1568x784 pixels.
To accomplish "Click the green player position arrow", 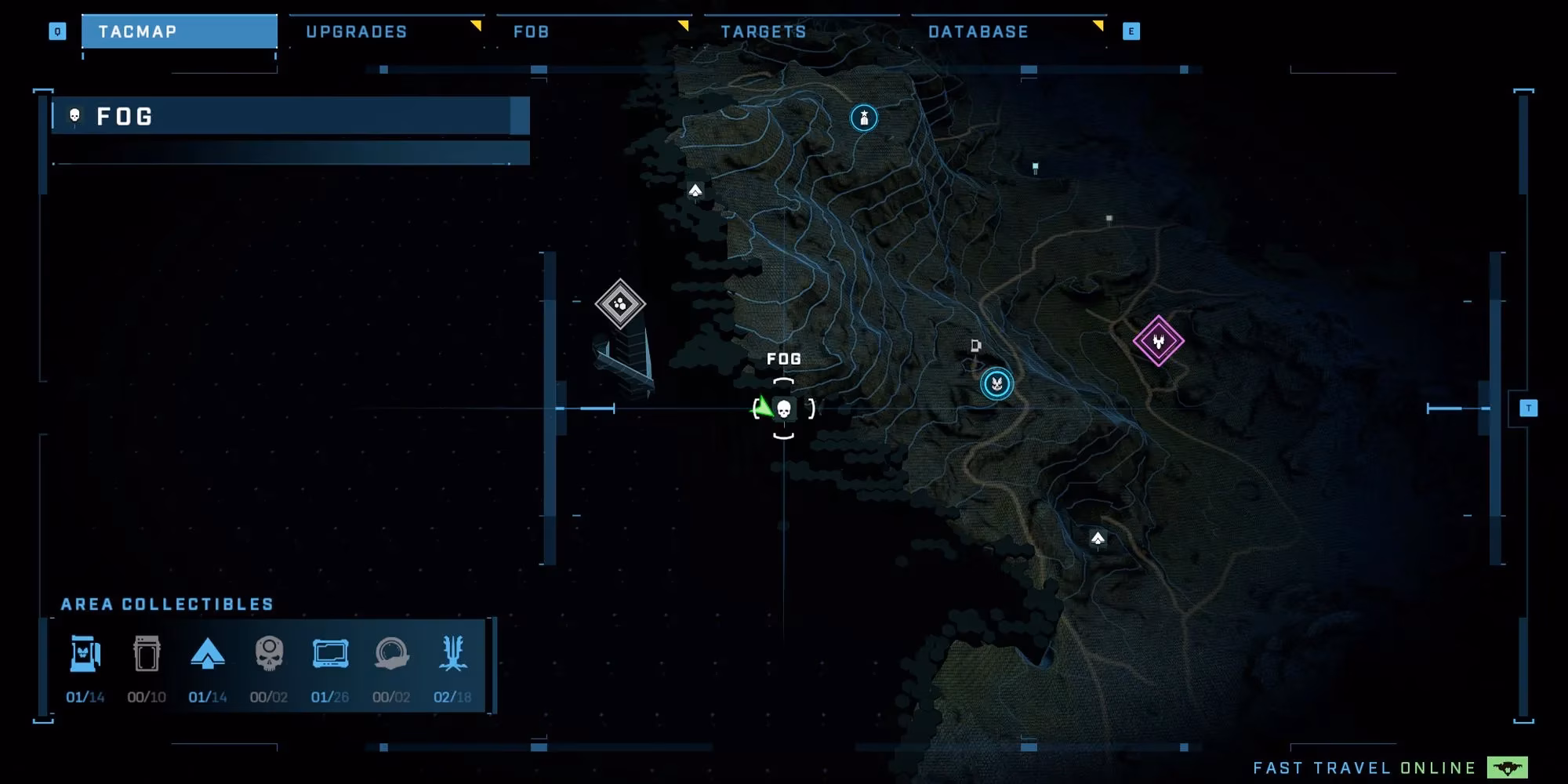I will [x=763, y=406].
